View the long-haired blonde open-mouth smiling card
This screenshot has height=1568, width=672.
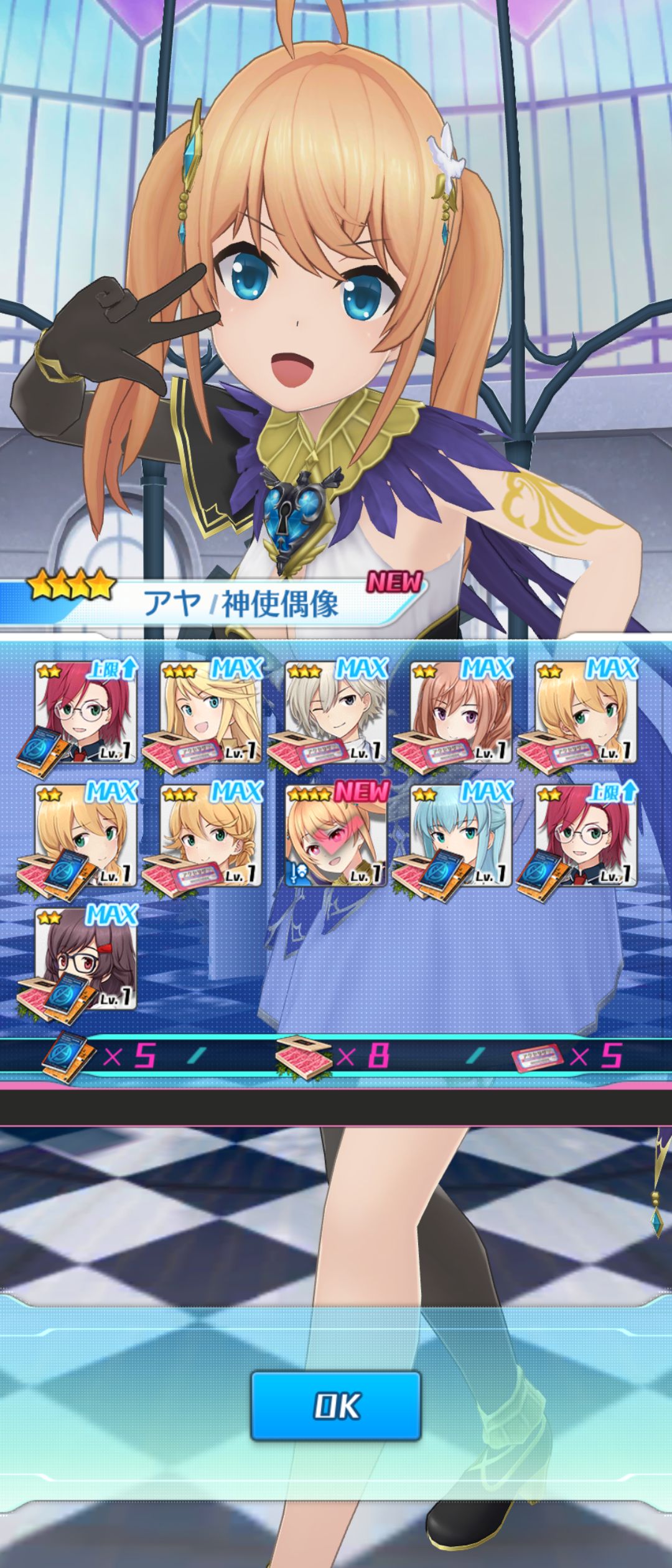(x=211, y=712)
